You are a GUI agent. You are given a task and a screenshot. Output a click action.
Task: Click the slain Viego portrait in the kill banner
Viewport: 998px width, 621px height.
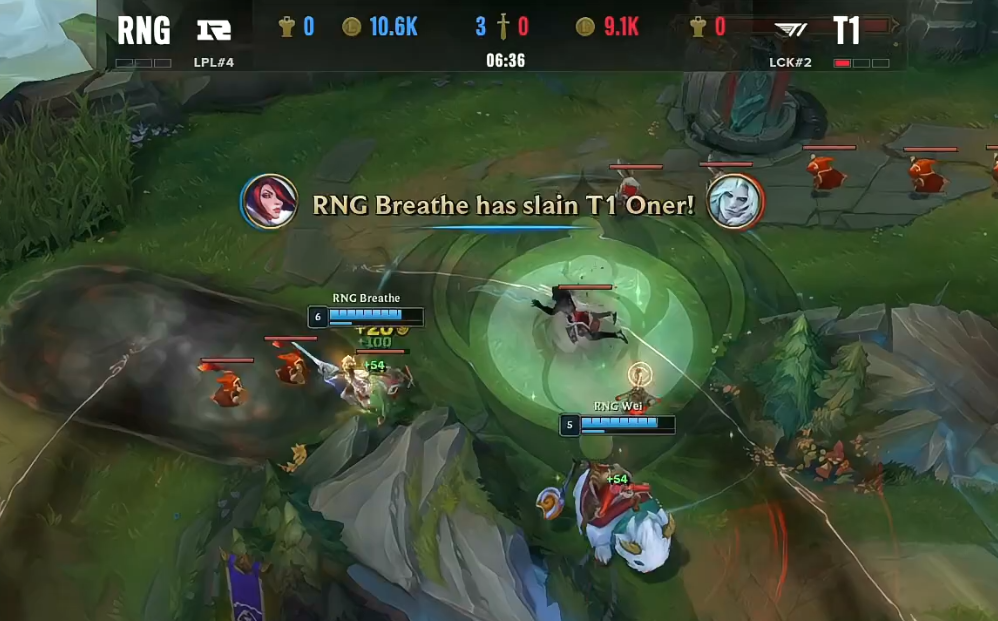pos(735,201)
